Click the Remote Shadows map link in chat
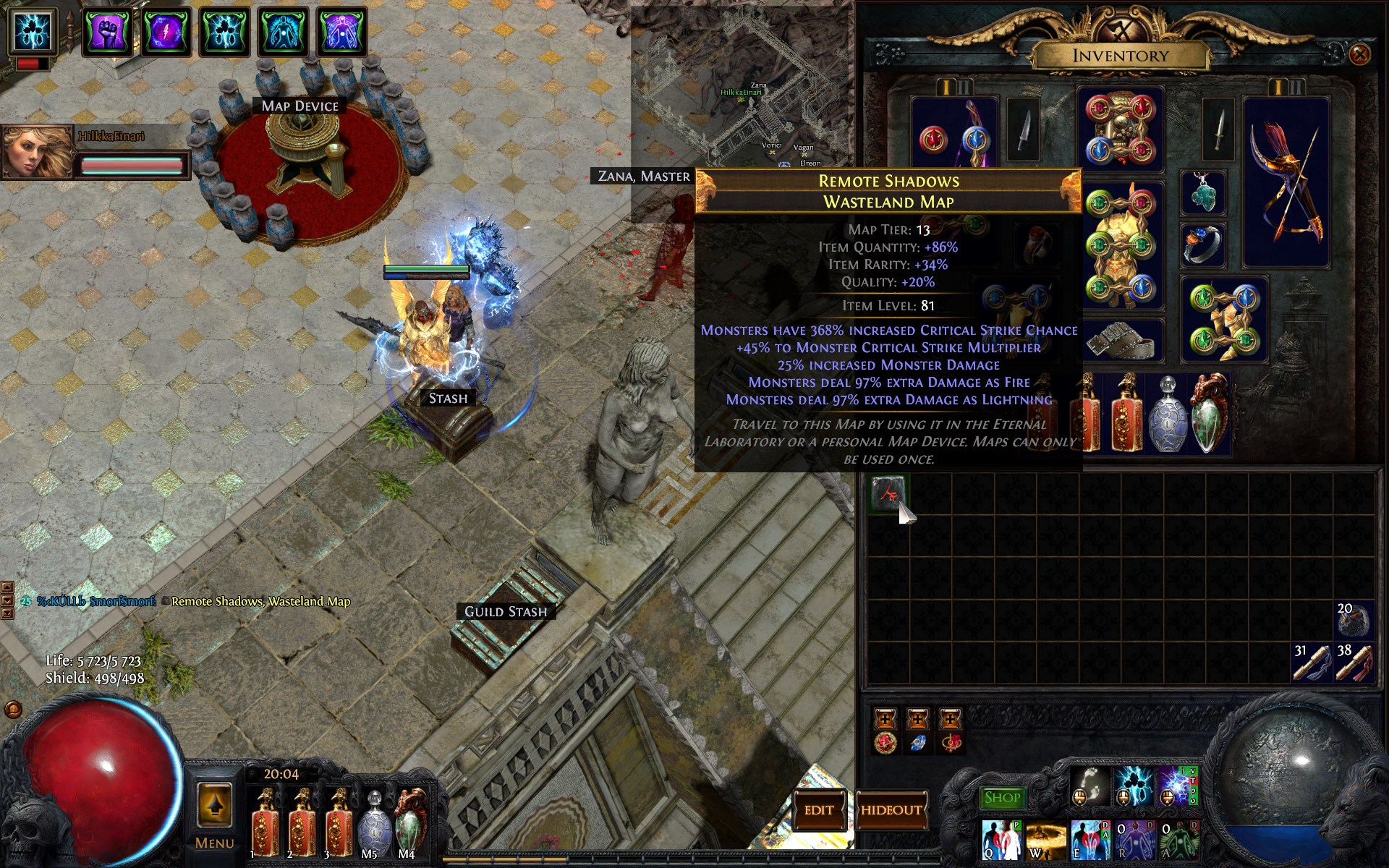The width and height of the screenshot is (1389, 868). click(260, 601)
